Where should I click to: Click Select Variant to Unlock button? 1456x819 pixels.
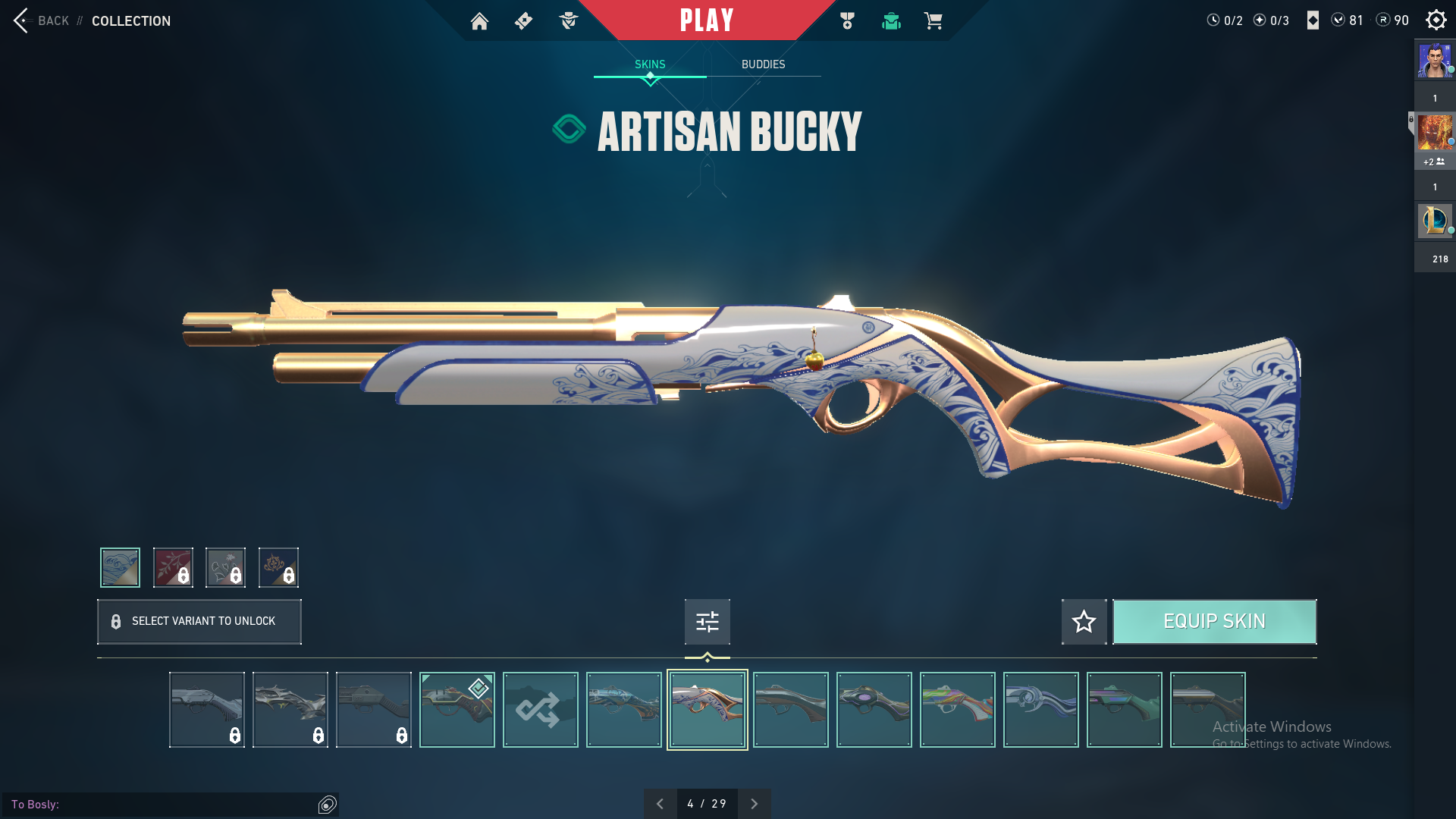point(199,622)
